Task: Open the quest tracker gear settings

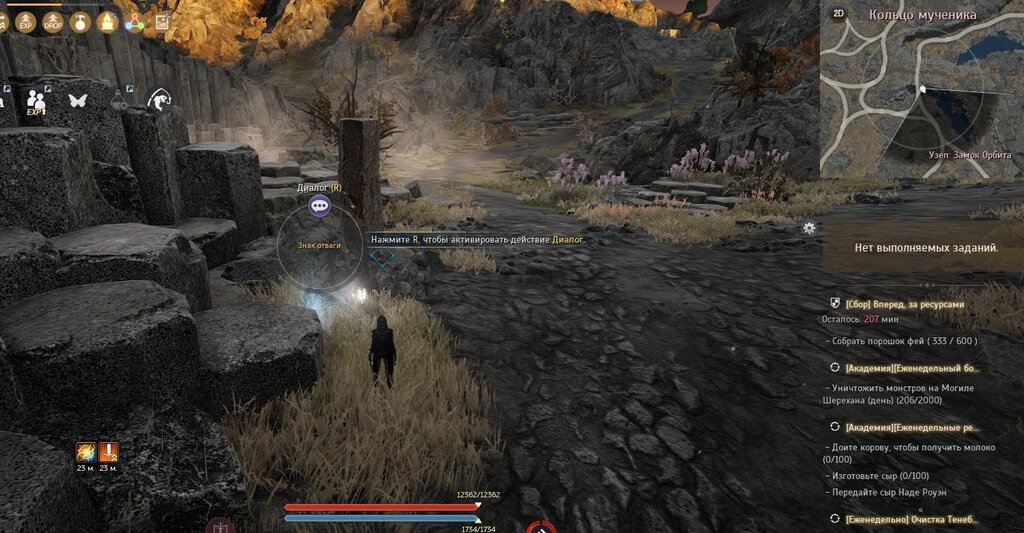Action: point(809,228)
